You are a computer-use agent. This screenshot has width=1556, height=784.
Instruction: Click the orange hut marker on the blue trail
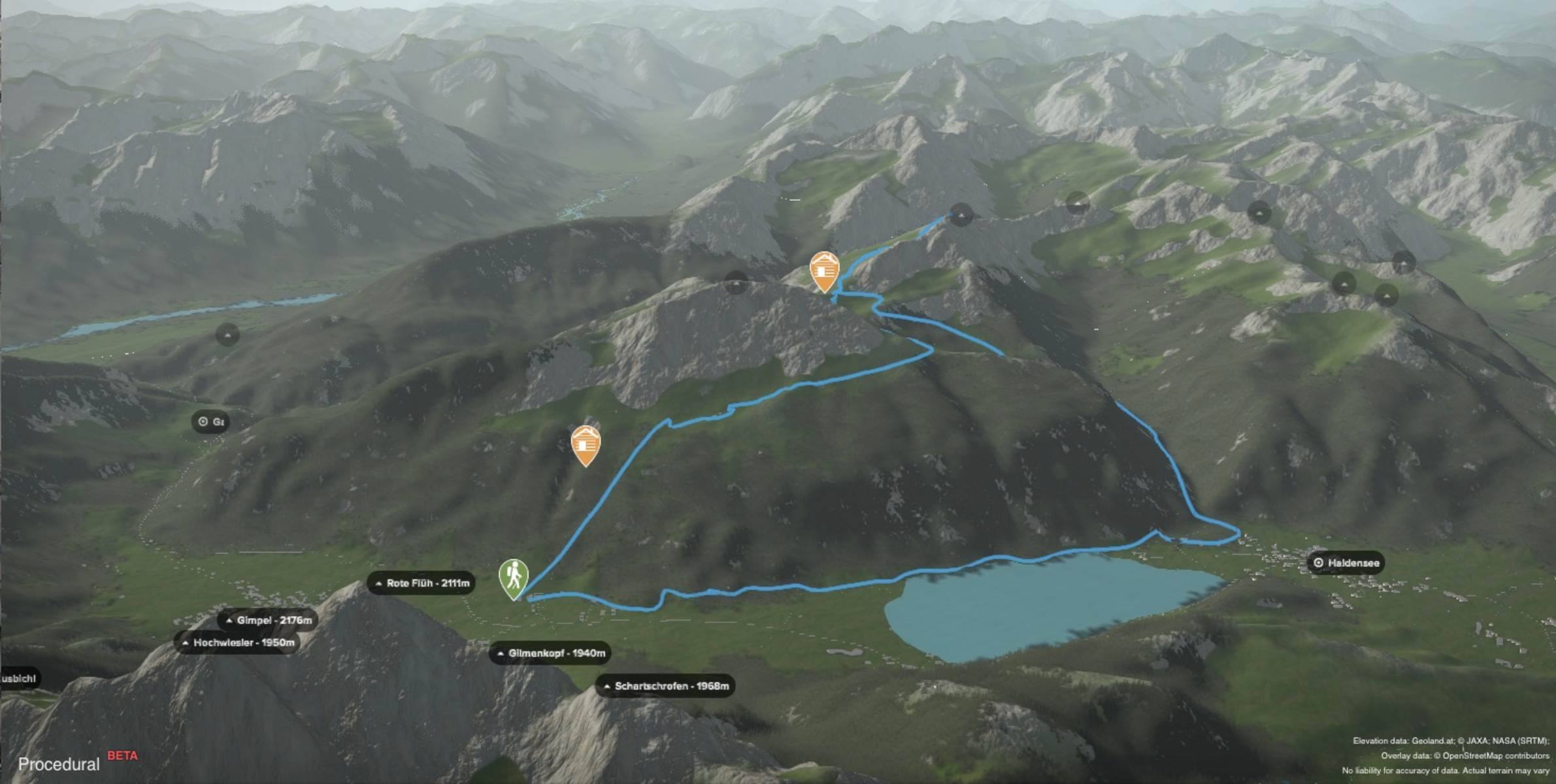coord(824,270)
